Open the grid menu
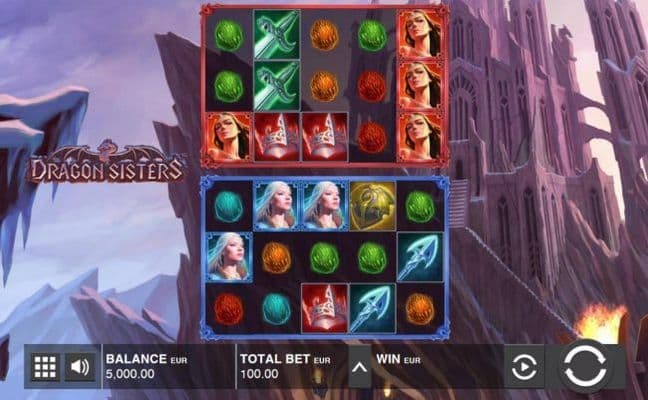The image size is (648, 400). (45, 367)
